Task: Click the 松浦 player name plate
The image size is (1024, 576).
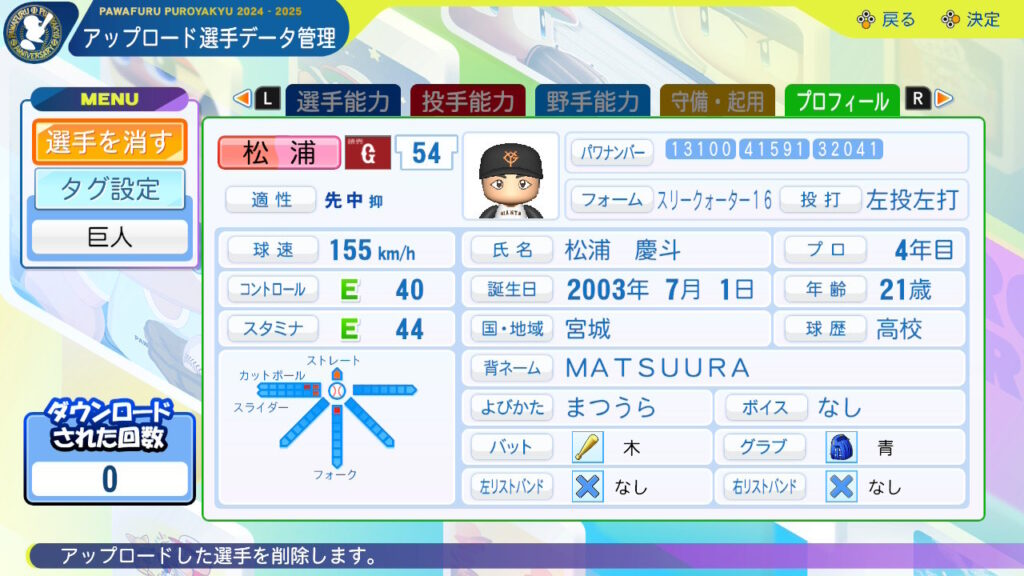Action: (279, 153)
